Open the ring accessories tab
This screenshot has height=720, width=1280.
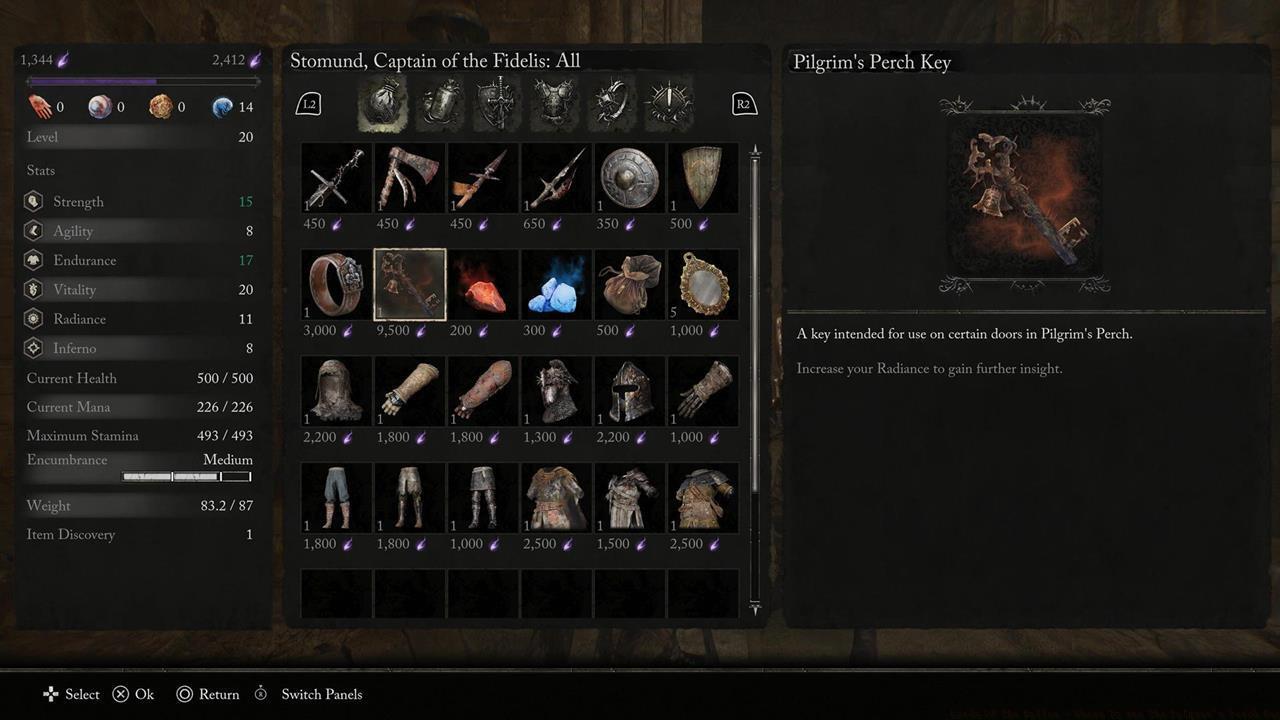point(610,104)
